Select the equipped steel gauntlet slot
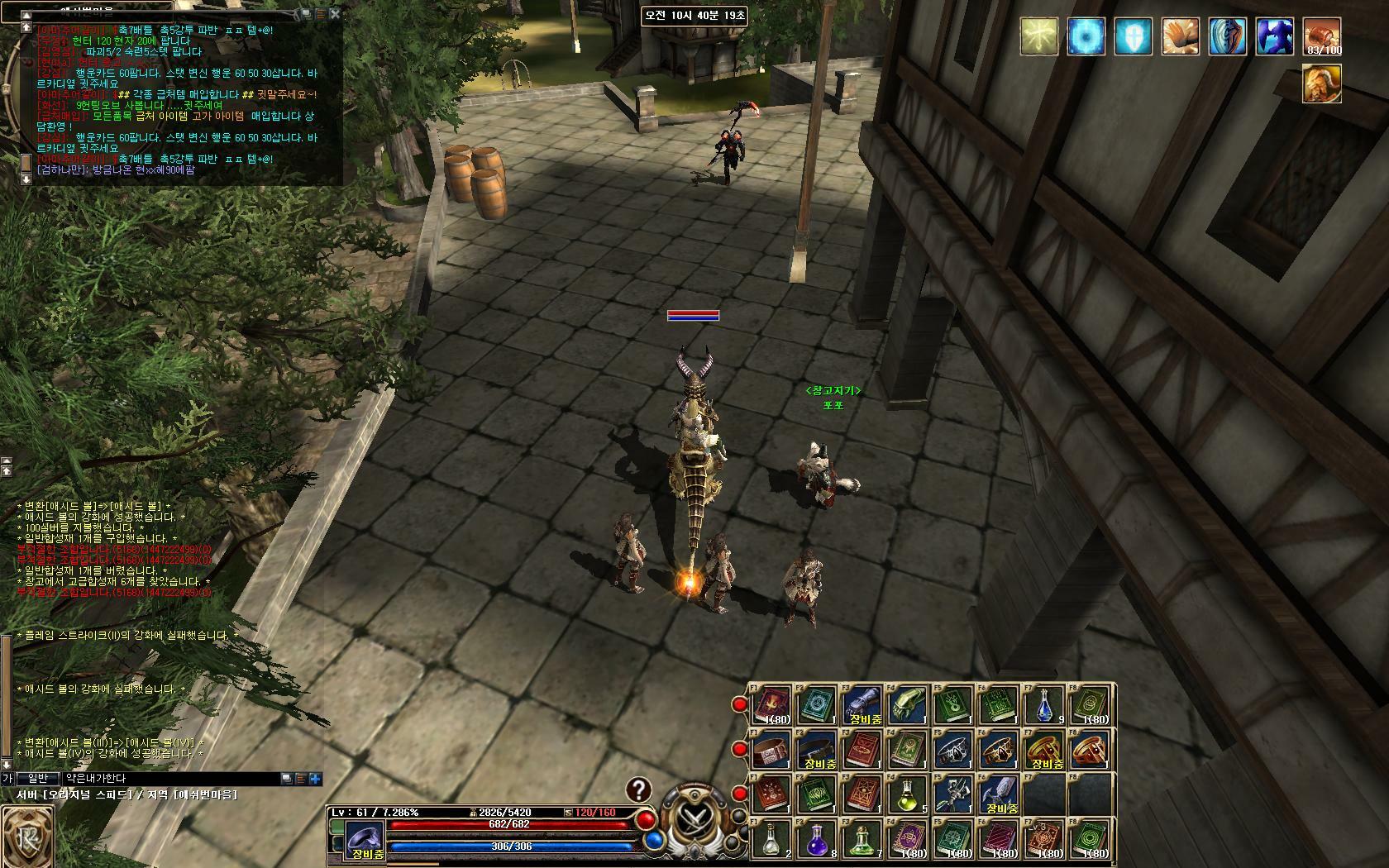This screenshot has height=868, width=1389. pos(864,705)
